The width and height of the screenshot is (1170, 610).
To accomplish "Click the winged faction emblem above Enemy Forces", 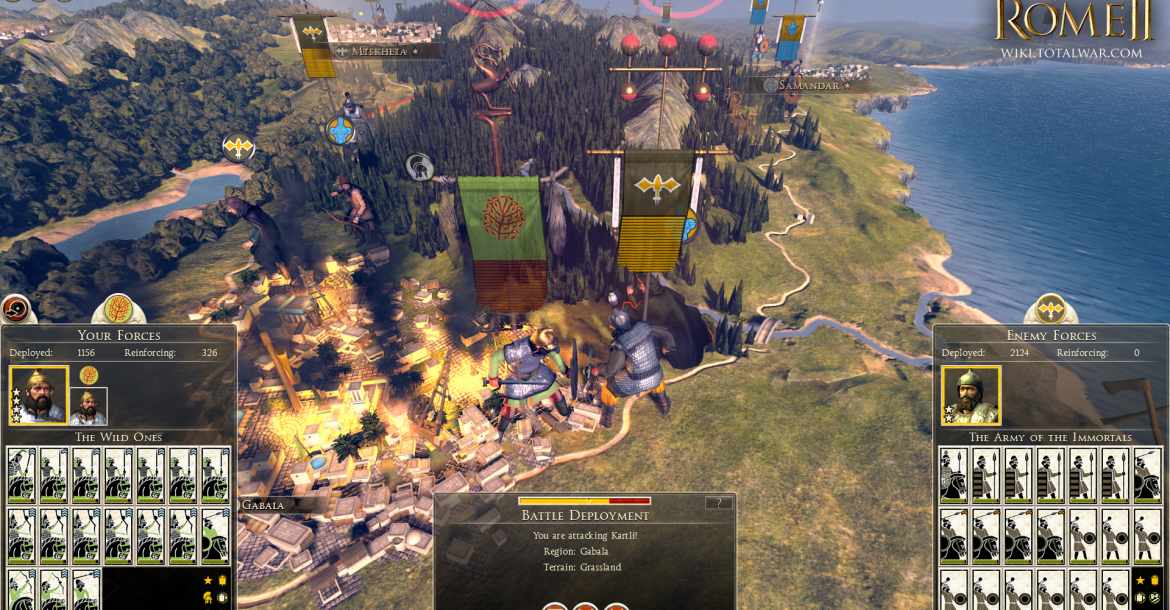I will pyautogui.click(x=1050, y=308).
